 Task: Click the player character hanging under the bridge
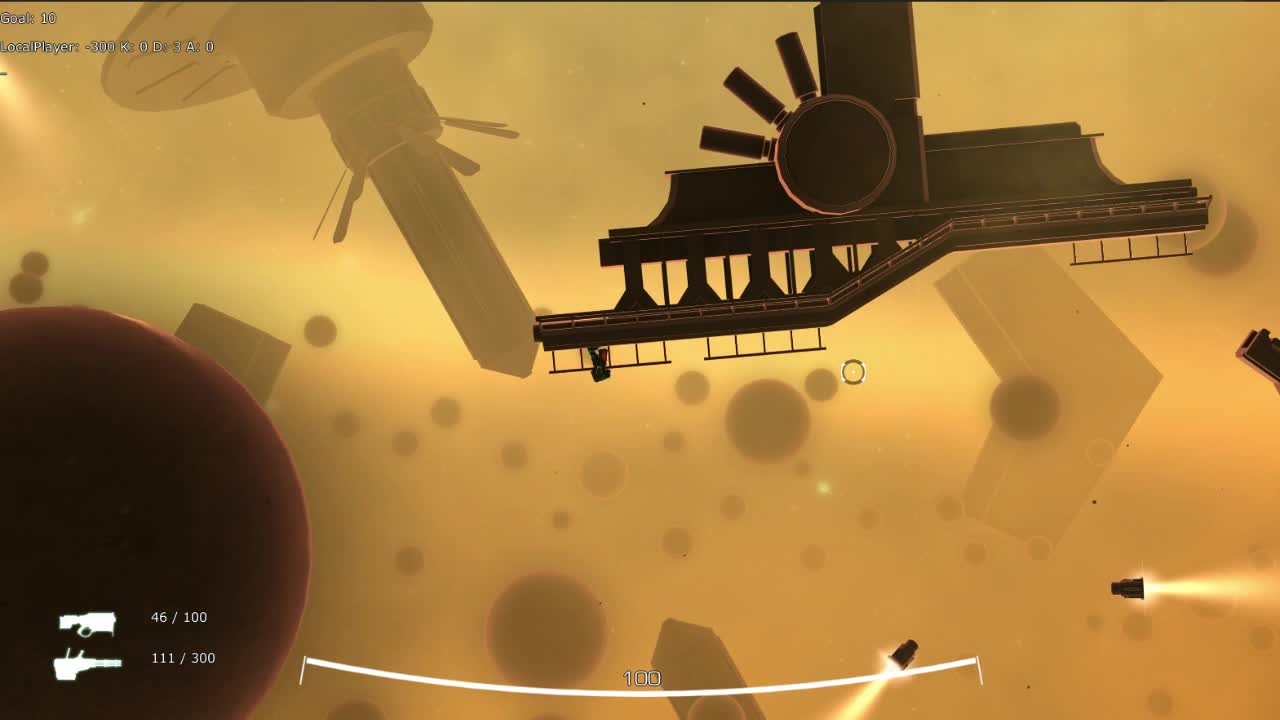pyautogui.click(x=598, y=365)
